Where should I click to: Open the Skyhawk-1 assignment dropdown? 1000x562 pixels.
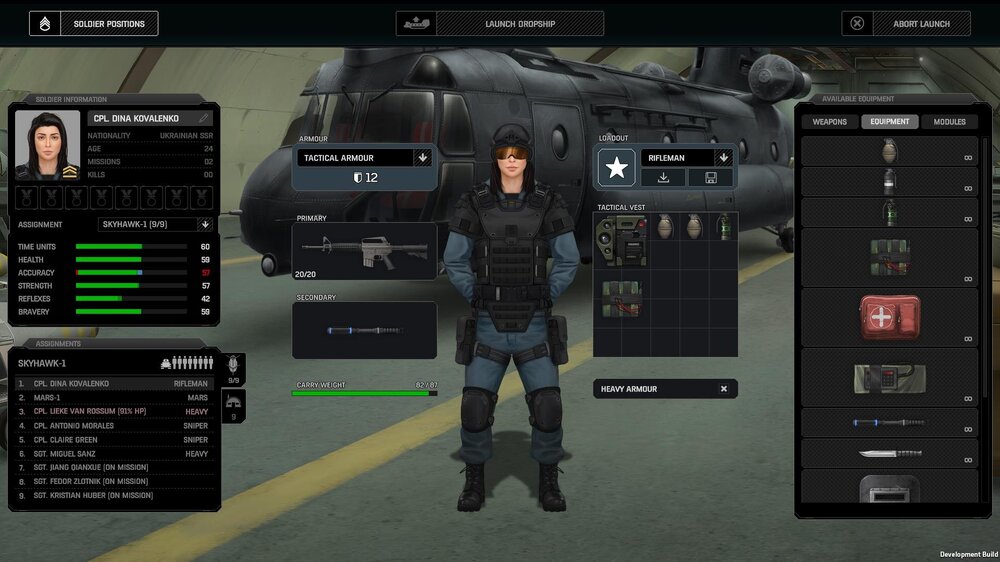tap(205, 225)
